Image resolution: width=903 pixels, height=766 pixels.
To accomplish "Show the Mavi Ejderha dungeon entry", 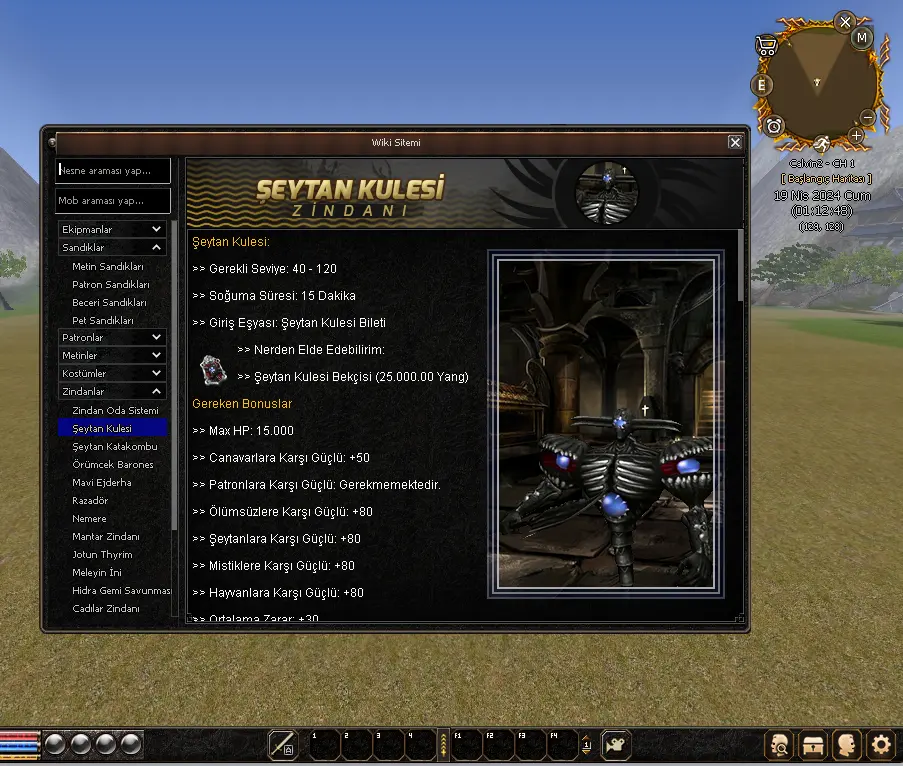I will tap(102, 483).
